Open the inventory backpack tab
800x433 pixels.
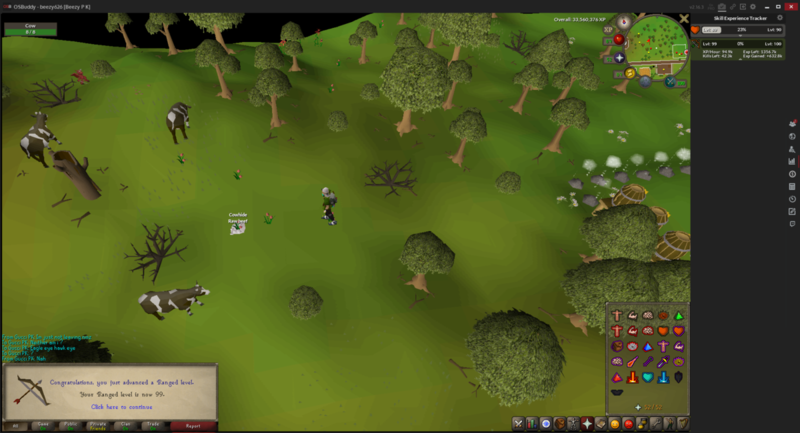(560, 424)
